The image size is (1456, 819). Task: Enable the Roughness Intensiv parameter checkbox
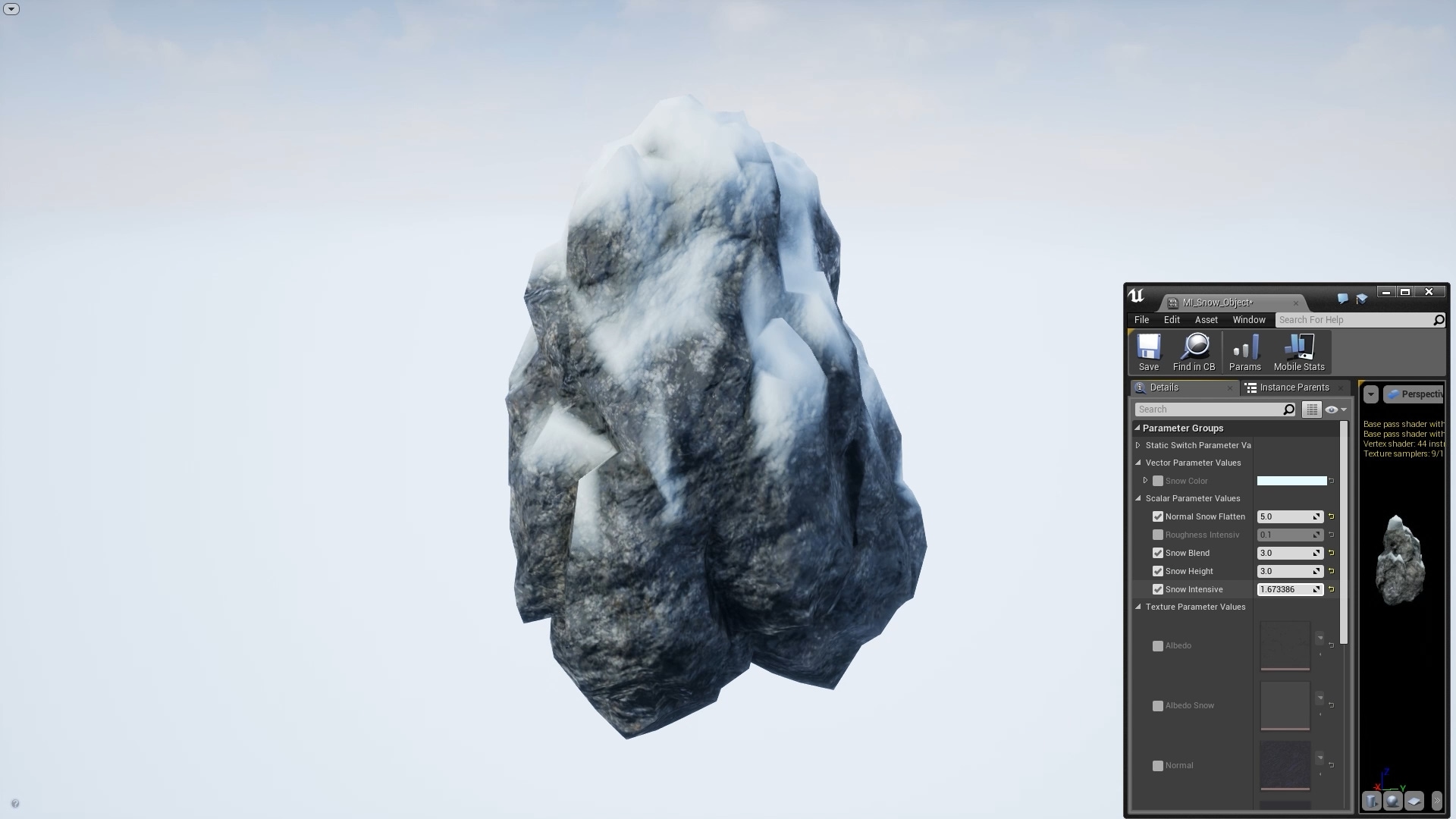click(x=1158, y=535)
